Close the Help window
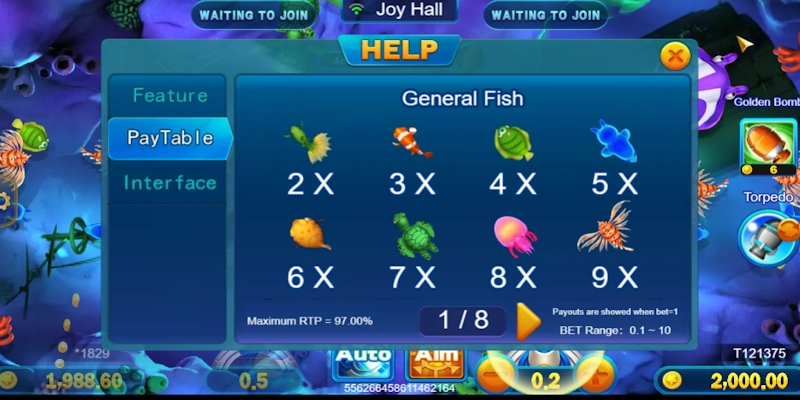Screen dimensions: 800x400 (x=676, y=56)
